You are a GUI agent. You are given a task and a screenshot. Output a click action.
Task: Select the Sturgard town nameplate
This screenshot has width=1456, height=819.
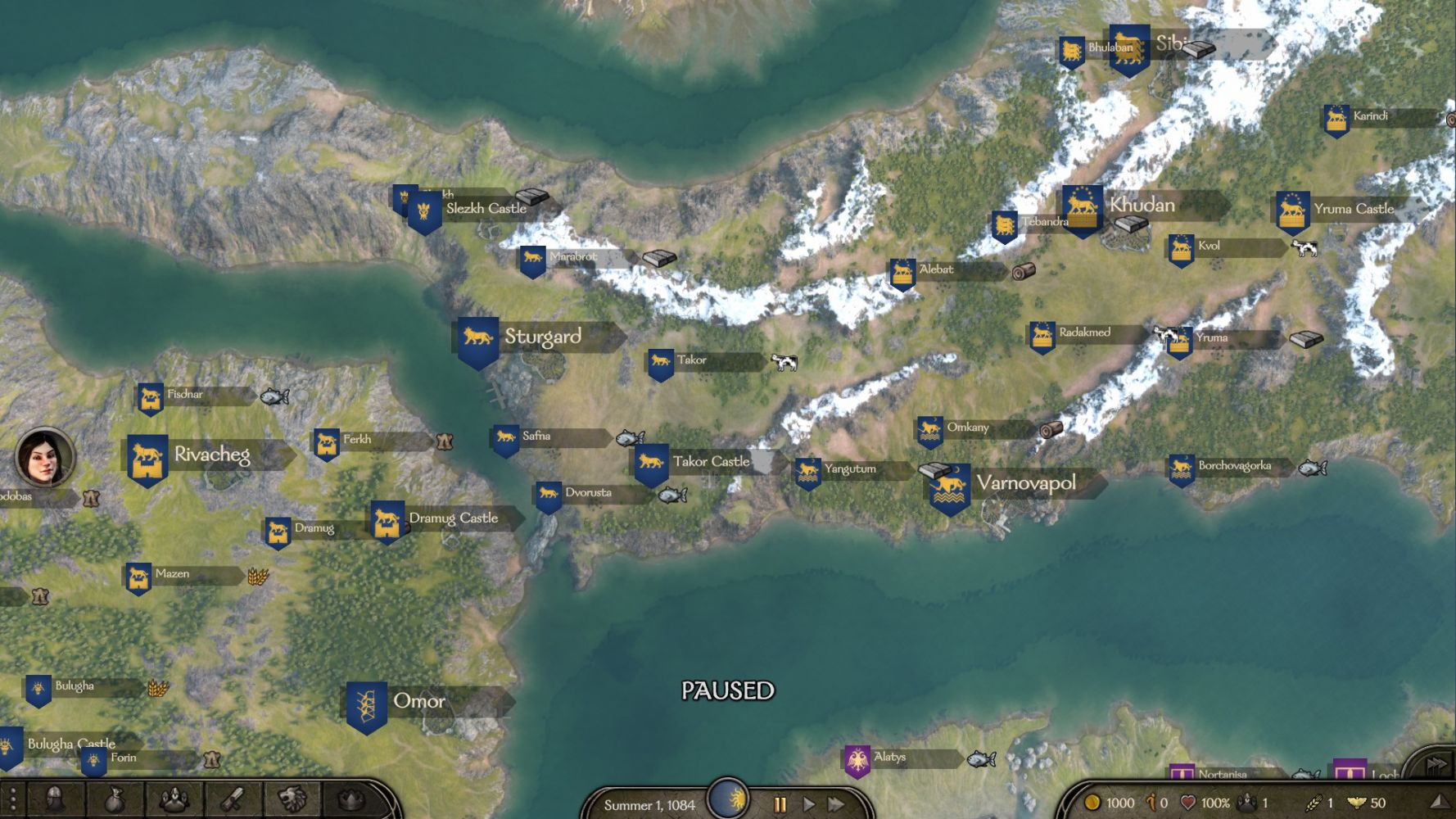(542, 337)
